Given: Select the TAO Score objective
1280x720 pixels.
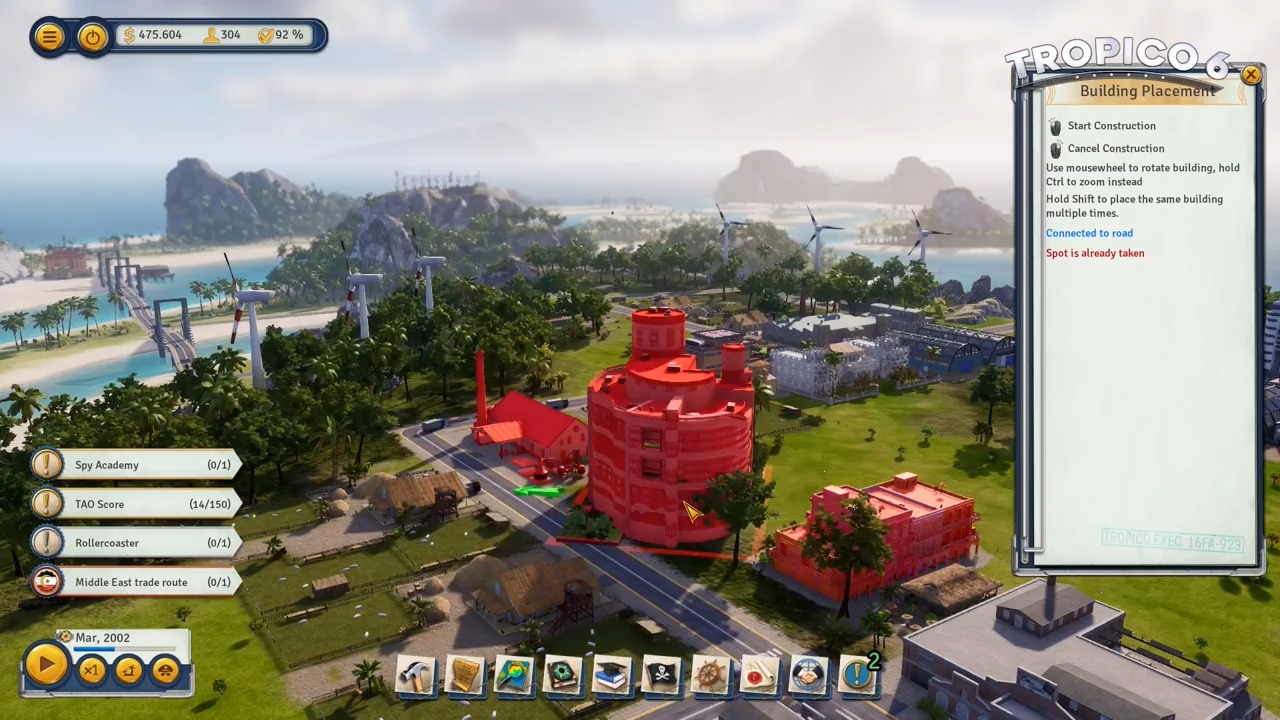Looking at the screenshot, I should pos(135,504).
